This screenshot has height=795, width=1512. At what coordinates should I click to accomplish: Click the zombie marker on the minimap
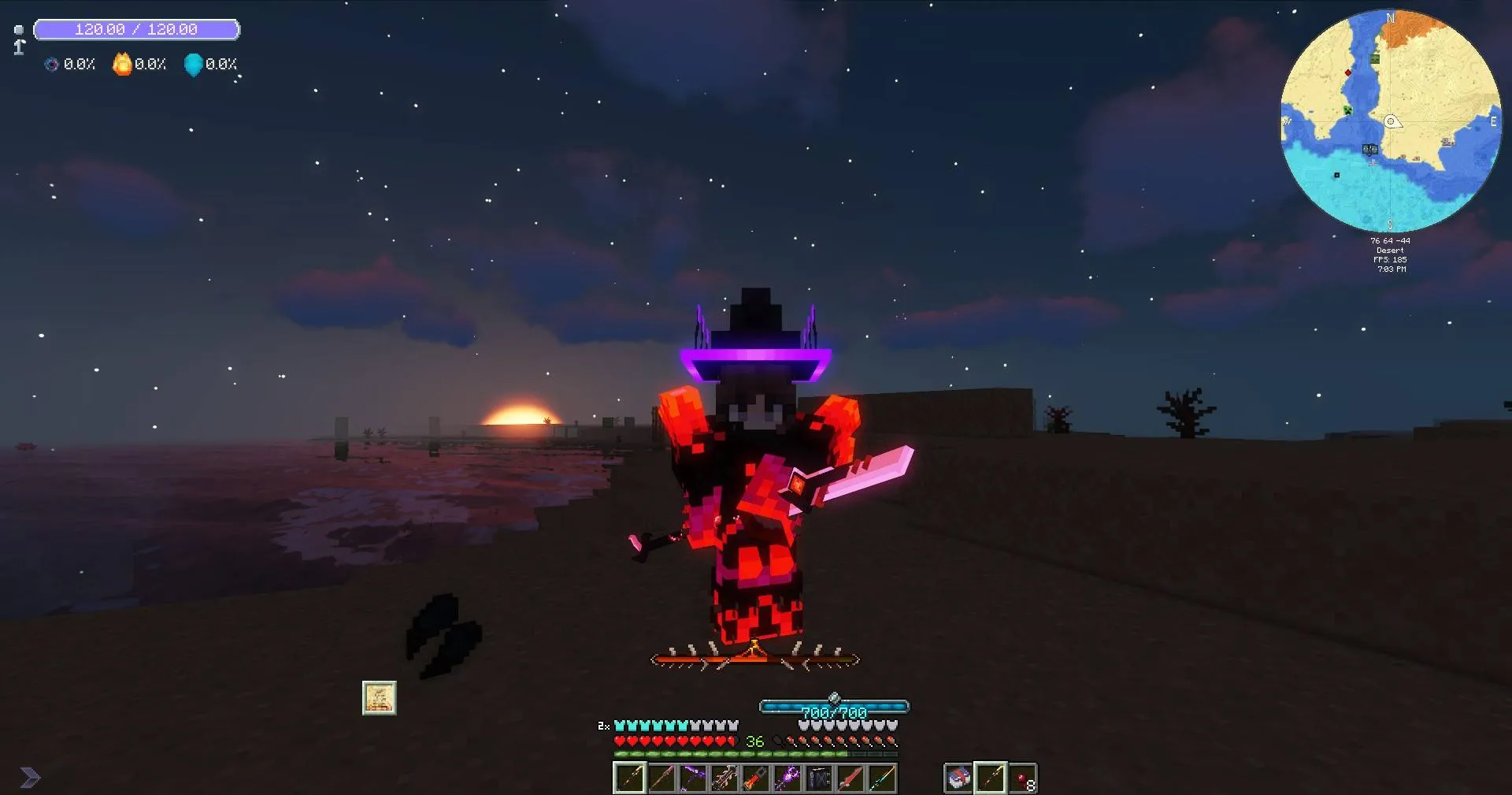point(1375,58)
